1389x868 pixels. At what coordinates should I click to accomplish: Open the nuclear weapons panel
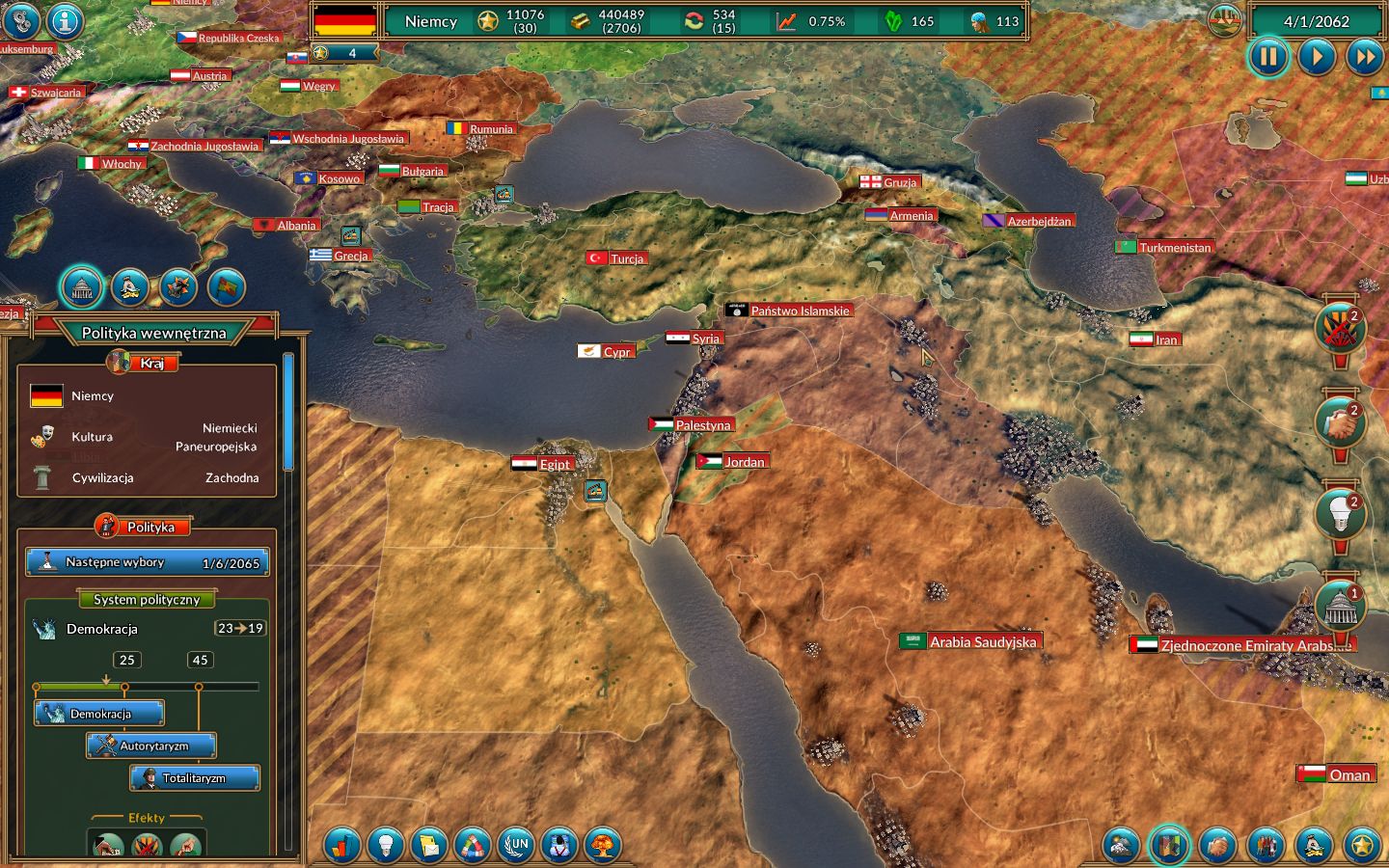(x=604, y=846)
